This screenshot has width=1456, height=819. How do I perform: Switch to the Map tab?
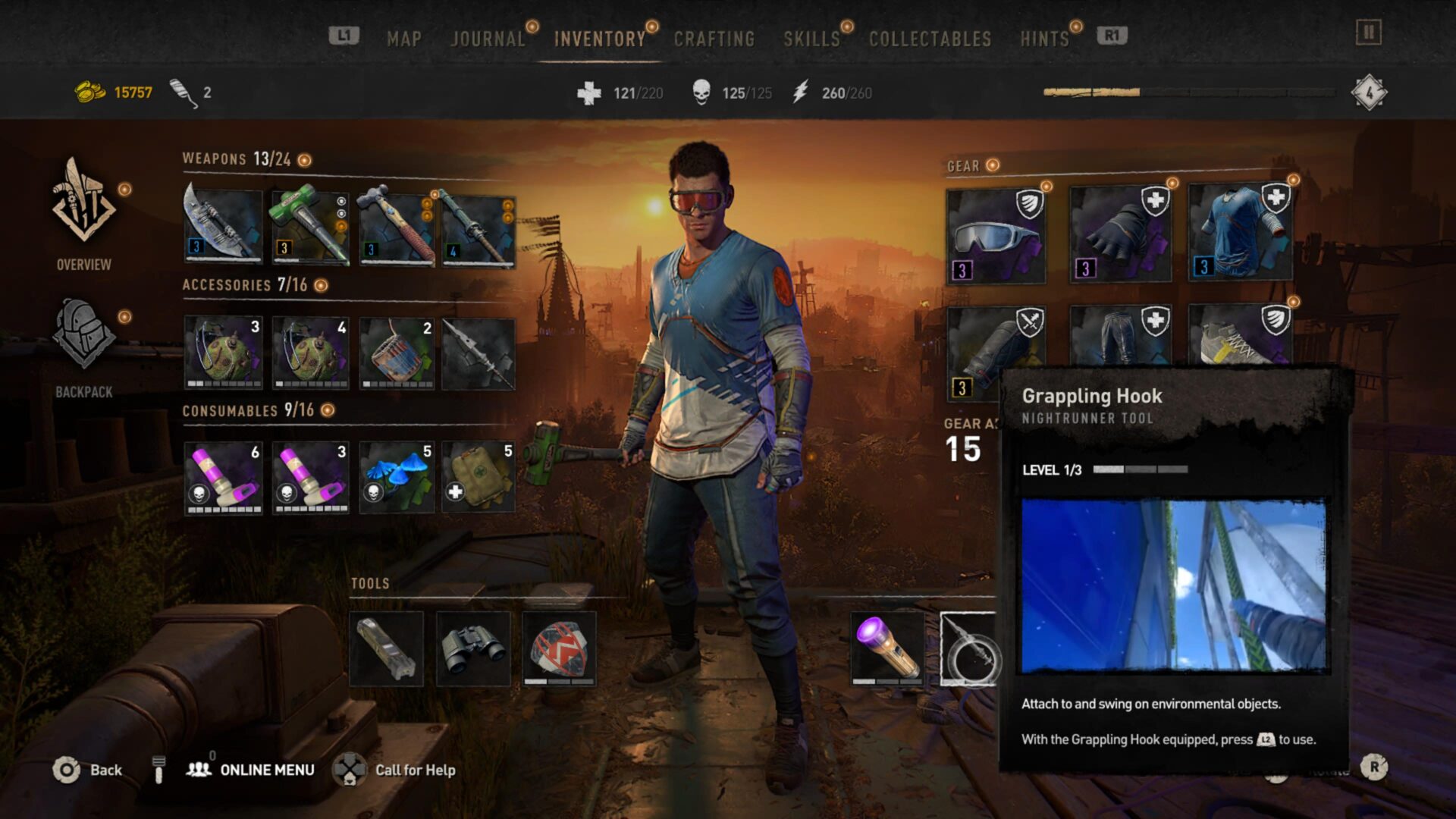(x=403, y=39)
